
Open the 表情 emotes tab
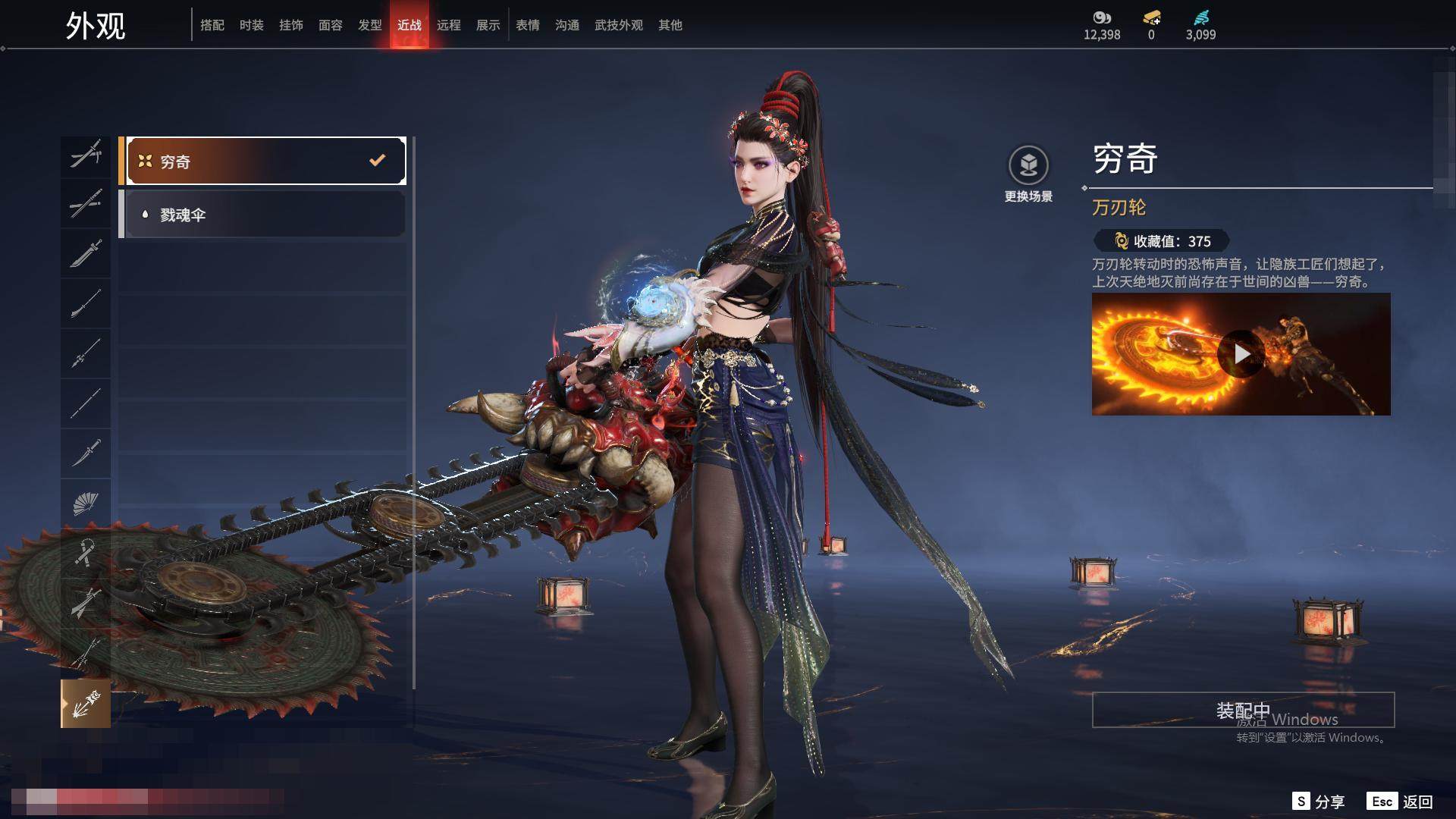pos(528,25)
